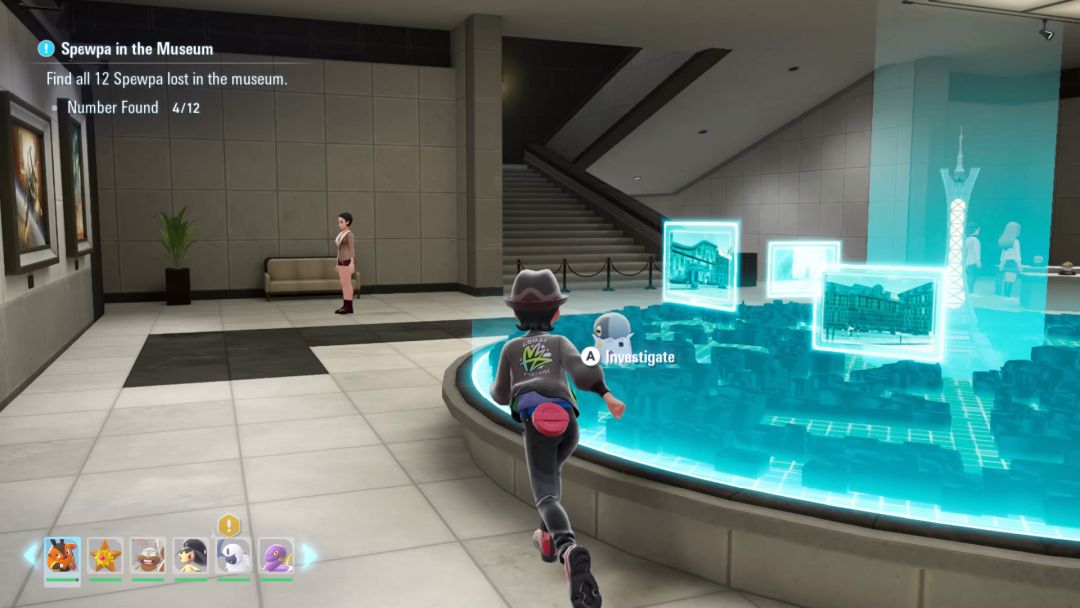Choose Staryu in the party bar
The width and height of the screenshot is (1080, 608).
(x=105, y=556)
